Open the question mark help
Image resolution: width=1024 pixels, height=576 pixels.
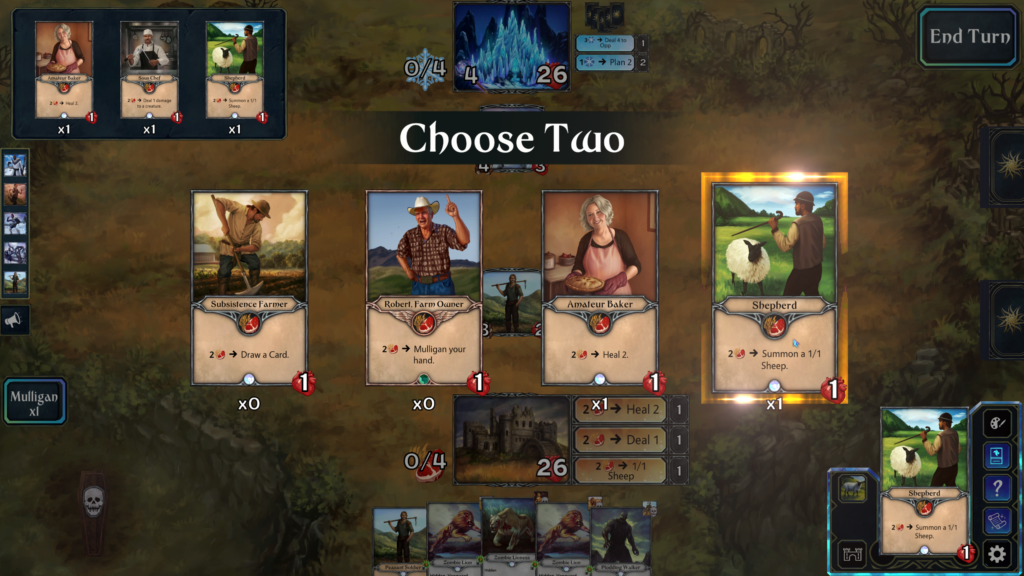click(996, 488)
